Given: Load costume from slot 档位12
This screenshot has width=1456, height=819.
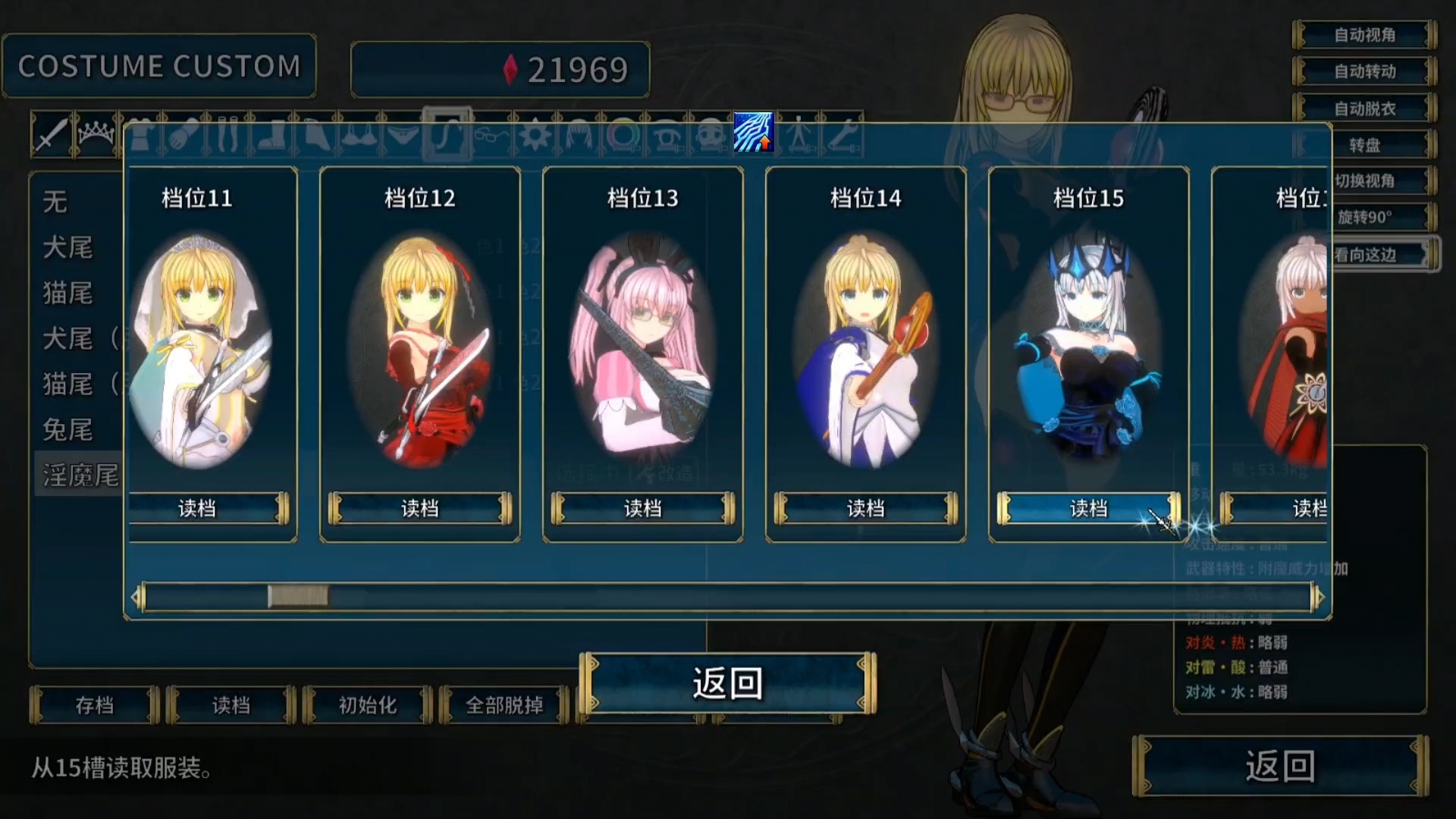Looking at the screenshot, I should [x=419, y=508].
